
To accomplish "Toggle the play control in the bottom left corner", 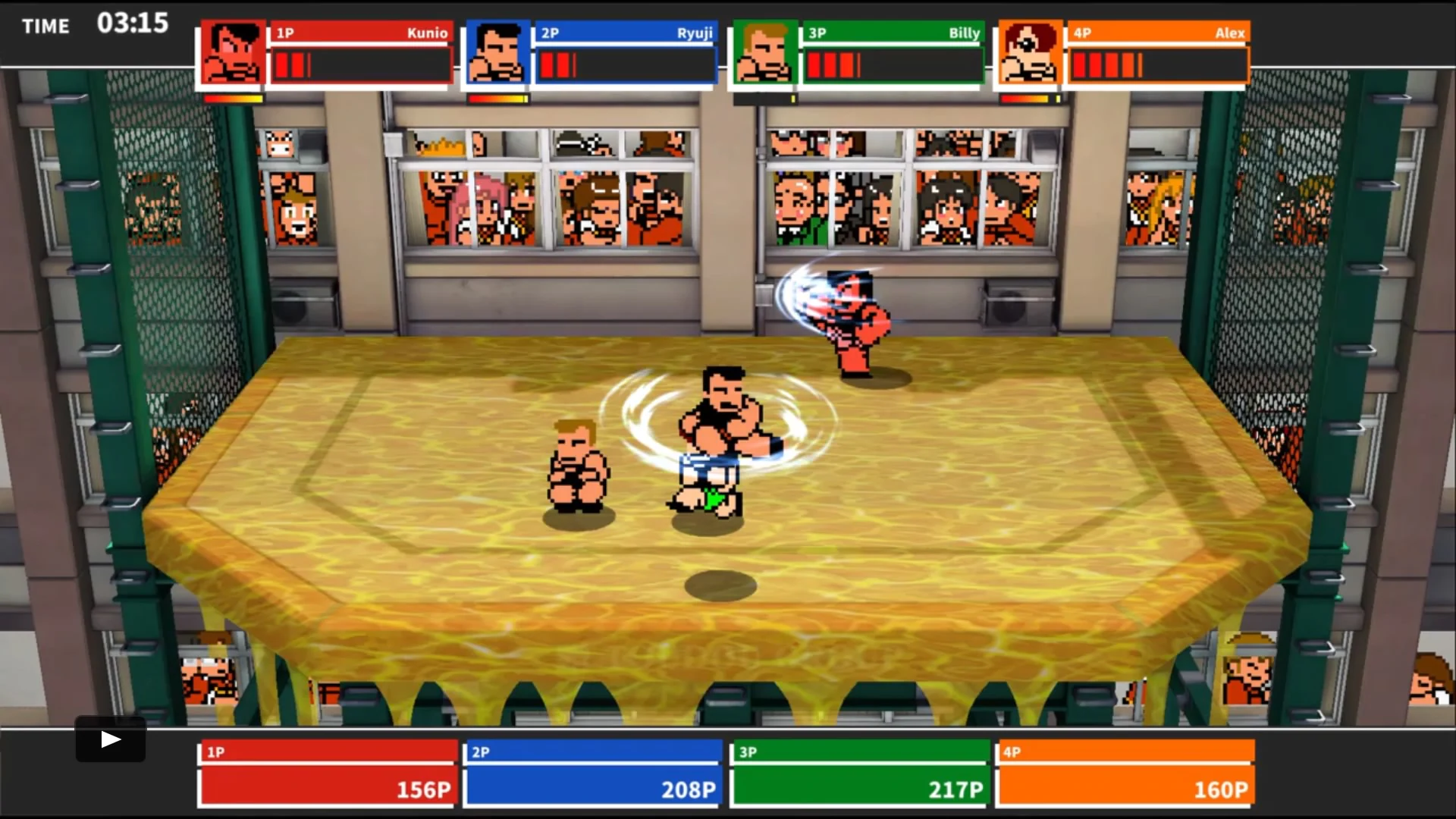I will point(110,739).
